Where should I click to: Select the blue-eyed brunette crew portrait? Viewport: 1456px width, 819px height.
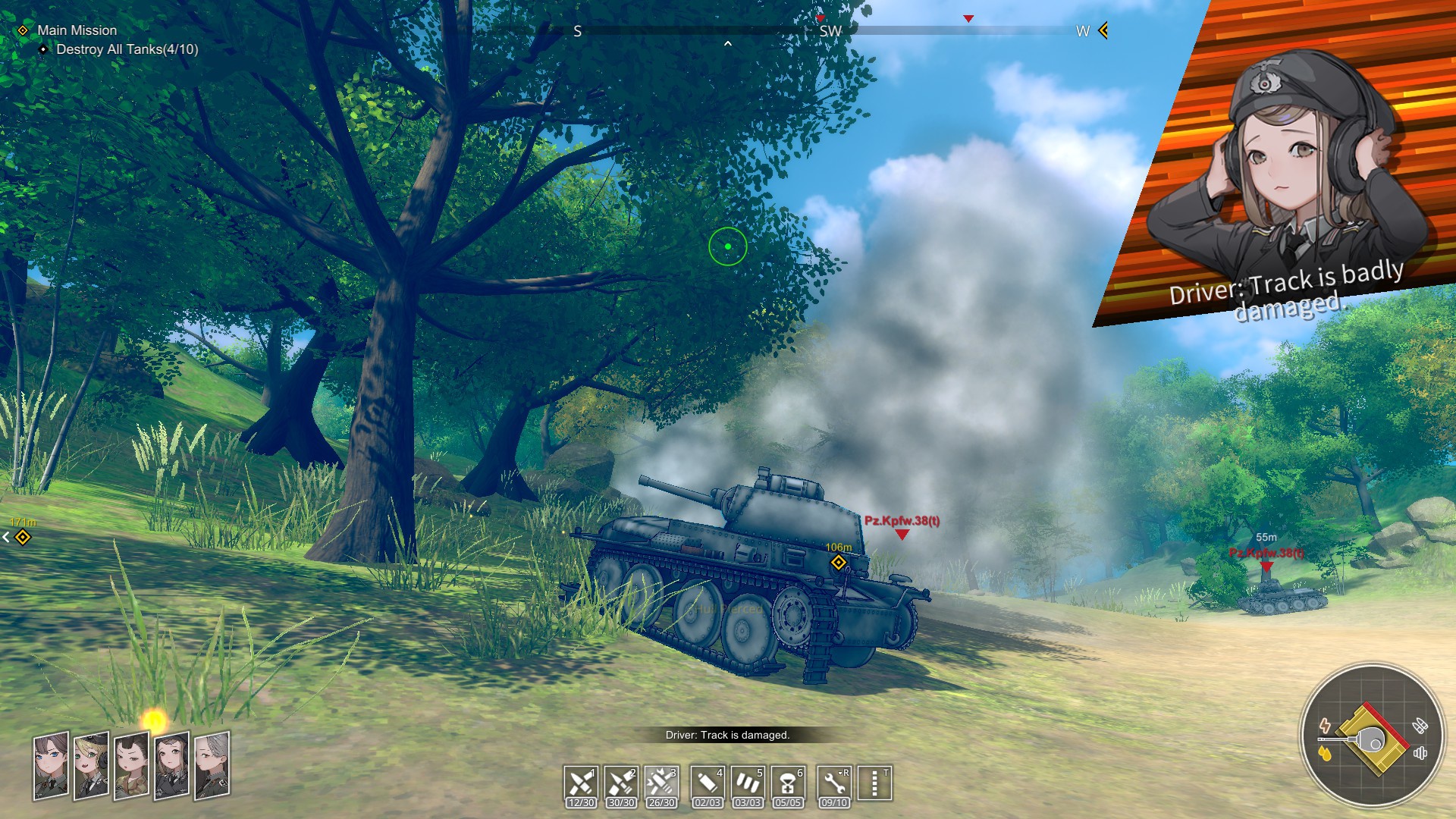51,764
